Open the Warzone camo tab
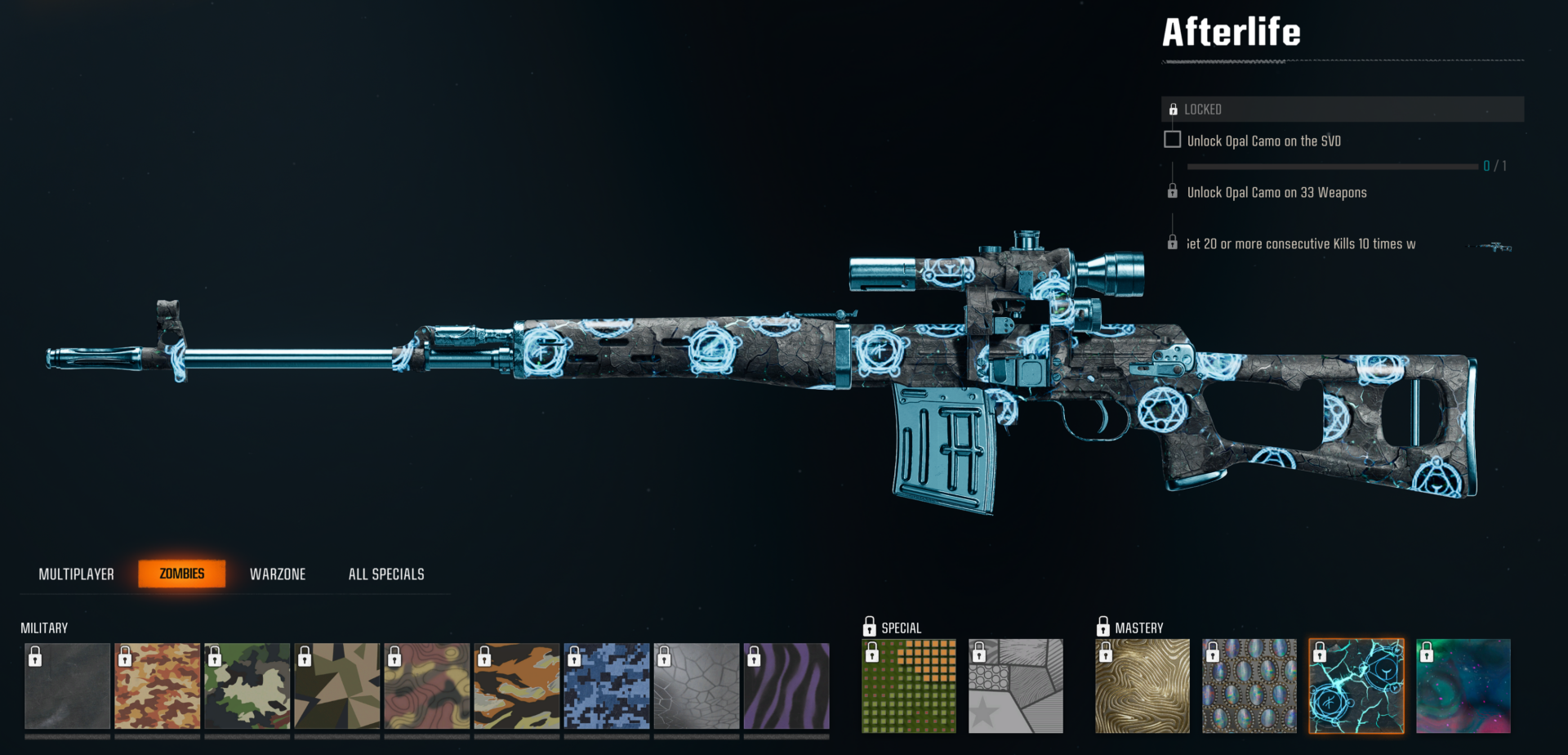The height and width of the screenshot is (755, 1568). tap(278, 574)
